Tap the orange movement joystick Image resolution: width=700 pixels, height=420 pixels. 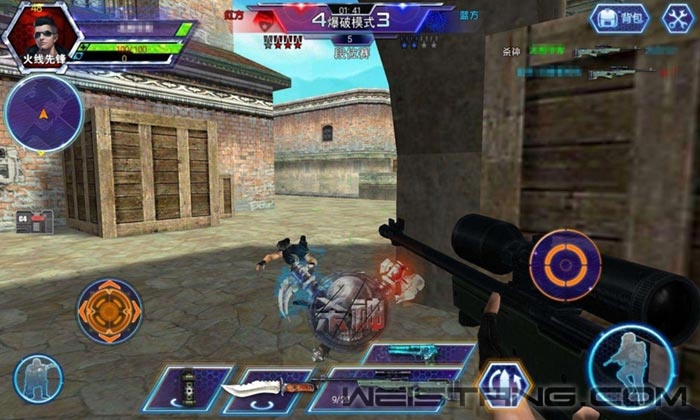click(x=109, y=311)
